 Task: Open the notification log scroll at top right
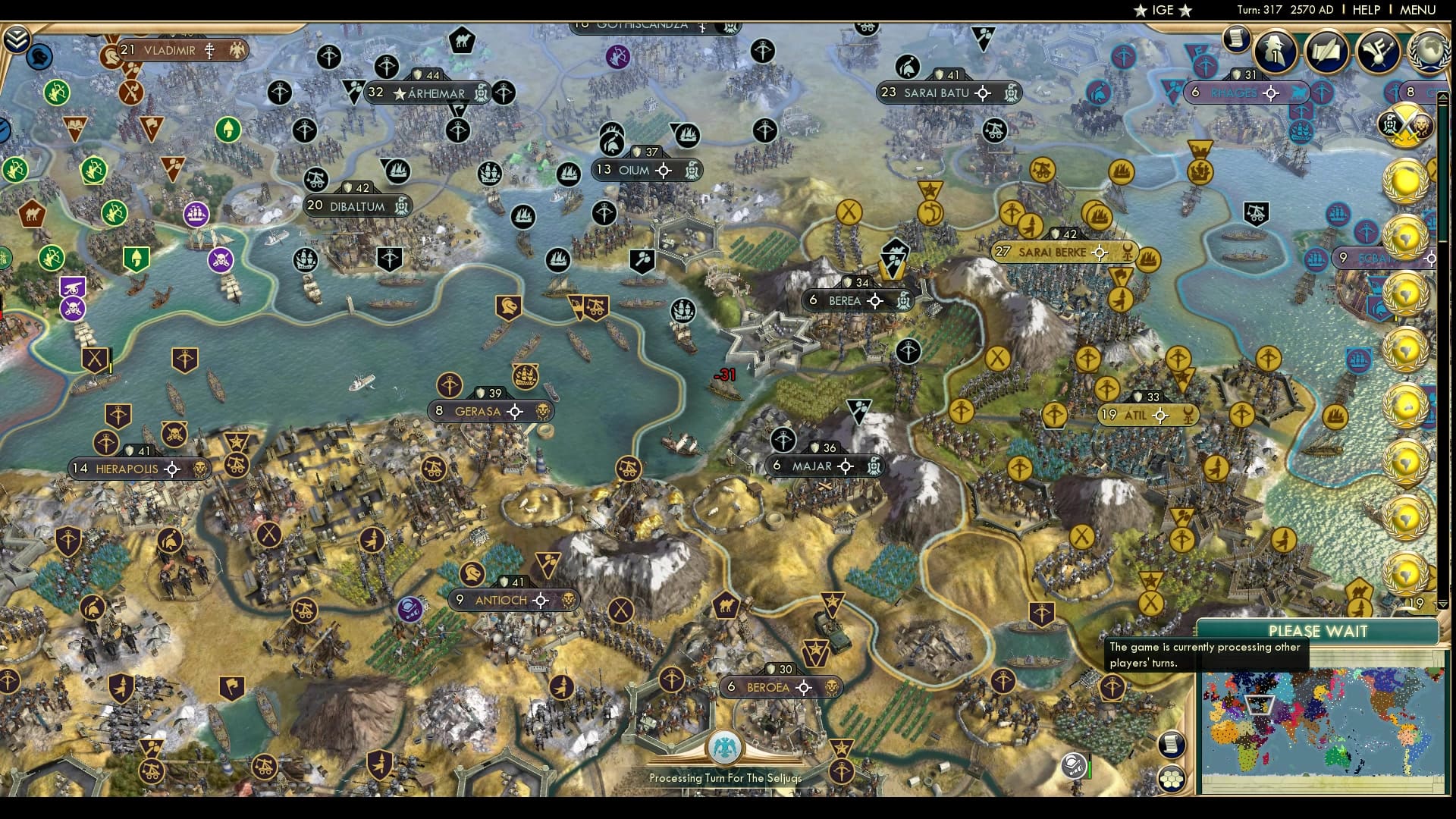tap(1238, 38)
